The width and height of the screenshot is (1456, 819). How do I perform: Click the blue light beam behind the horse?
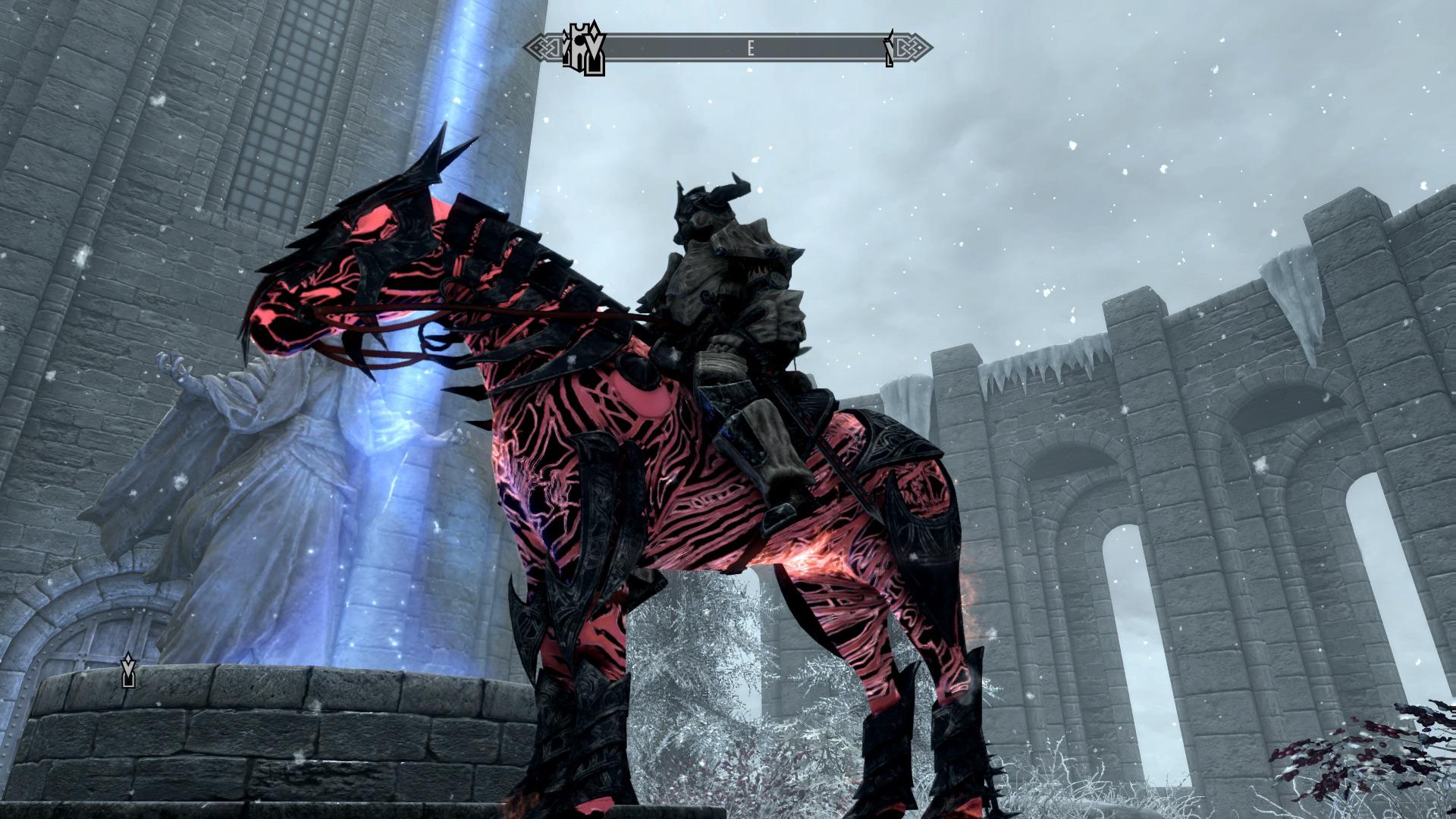[x=455, y=114]
